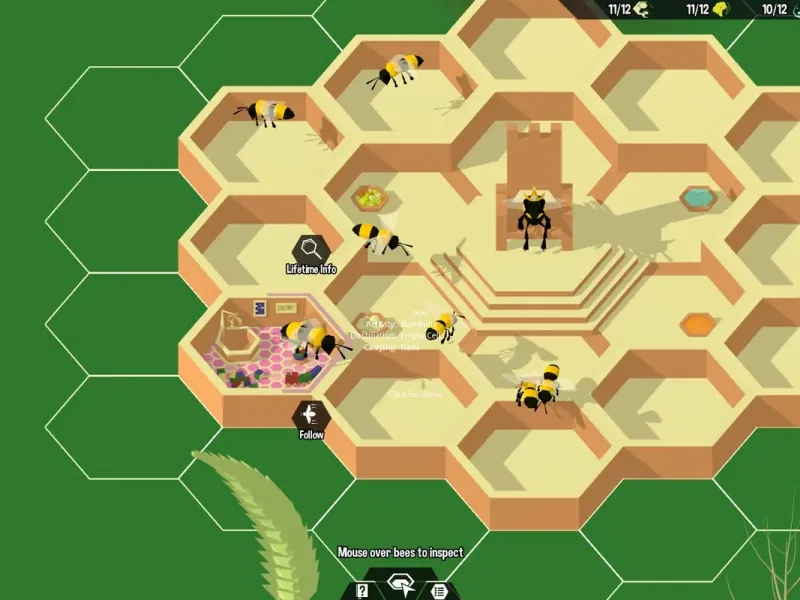Image resolution: width=800 pixels, height=600 pixels.
Task: Select the hexagon cursor inspect tool
Action: tap(400, 584)
